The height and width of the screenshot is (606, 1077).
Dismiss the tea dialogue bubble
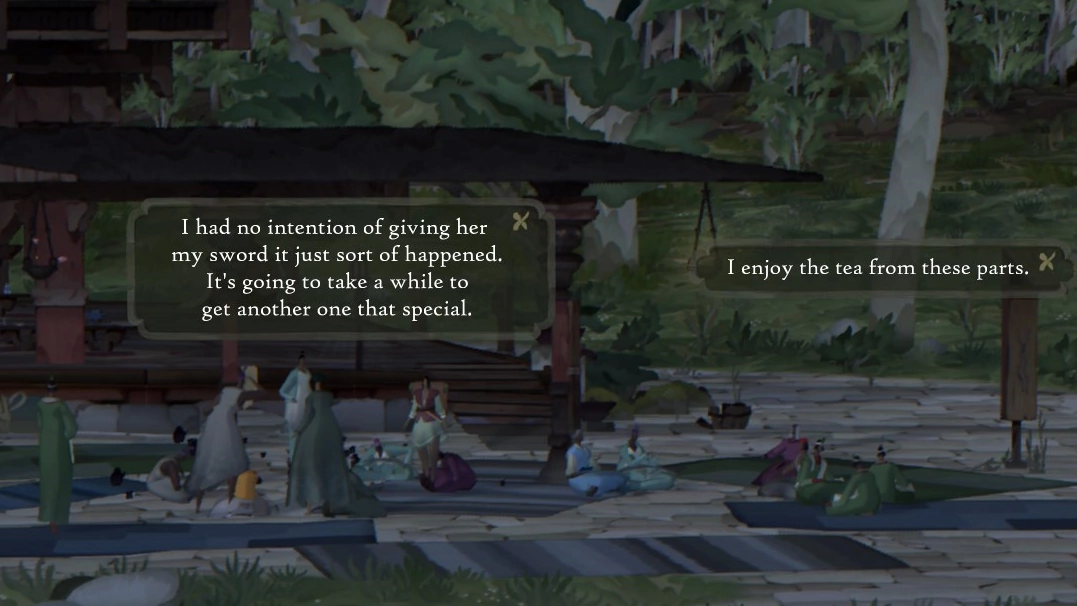point(1047,263)
